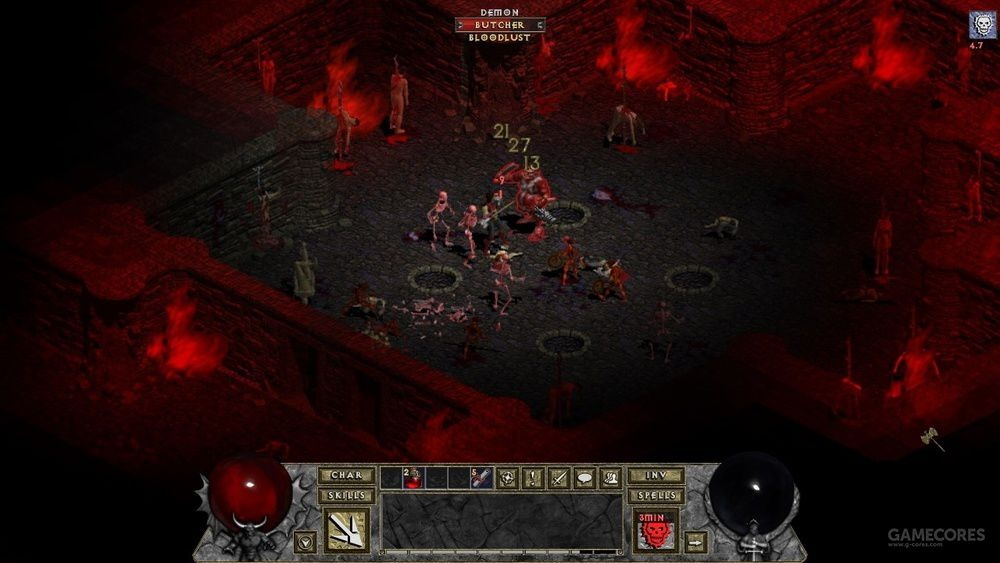Use the scroll in belt slot 5

pyautogui.click(x=481, y=478)
